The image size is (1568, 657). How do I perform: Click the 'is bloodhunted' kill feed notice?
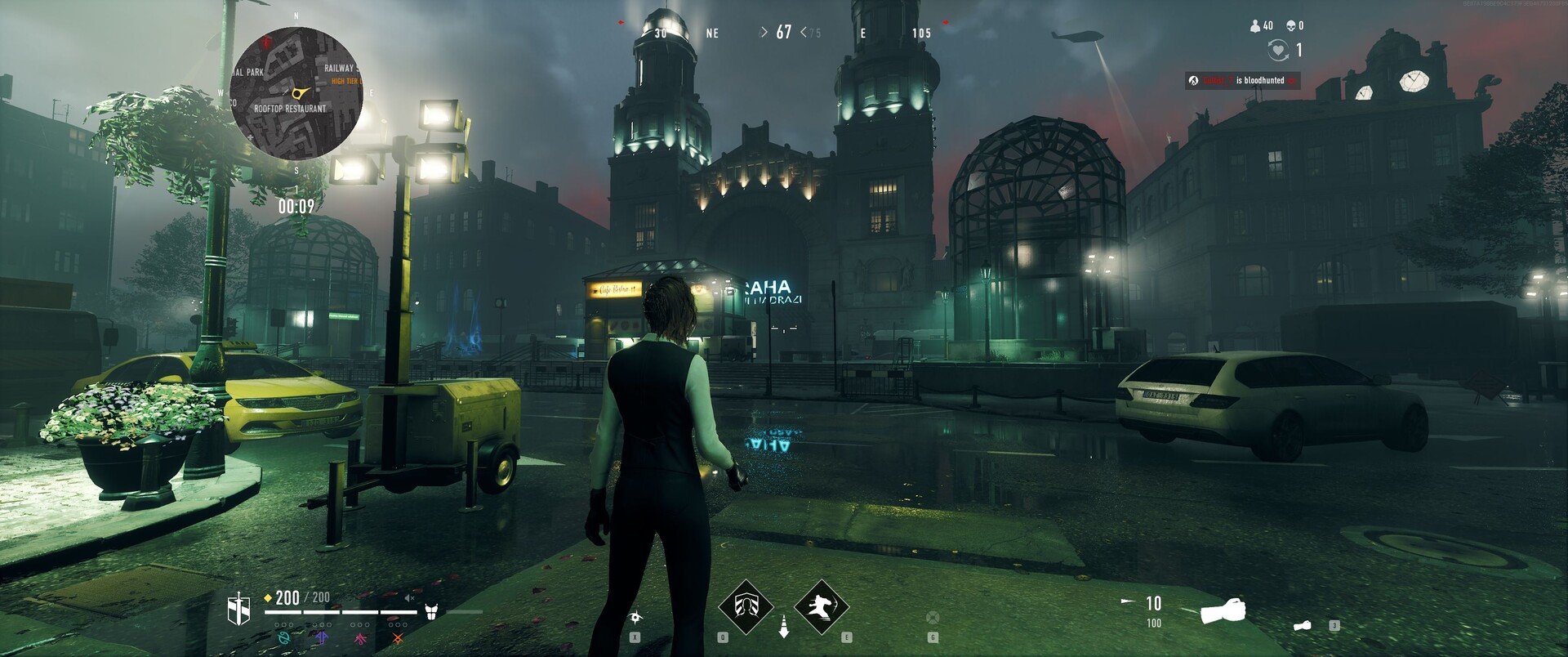click(x=1242, y=80)
